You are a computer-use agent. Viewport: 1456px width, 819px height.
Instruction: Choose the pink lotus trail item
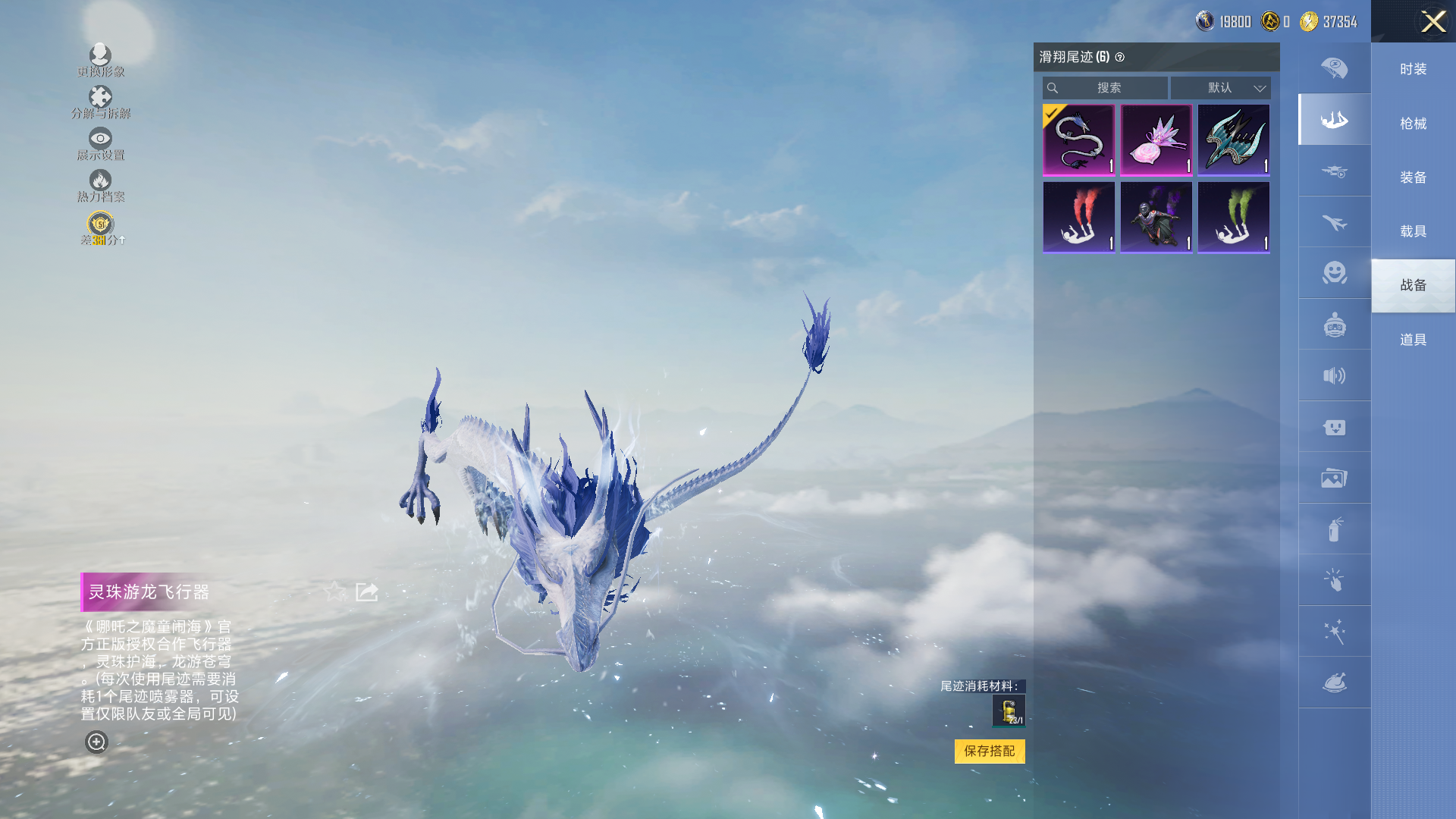point(1156,140)
